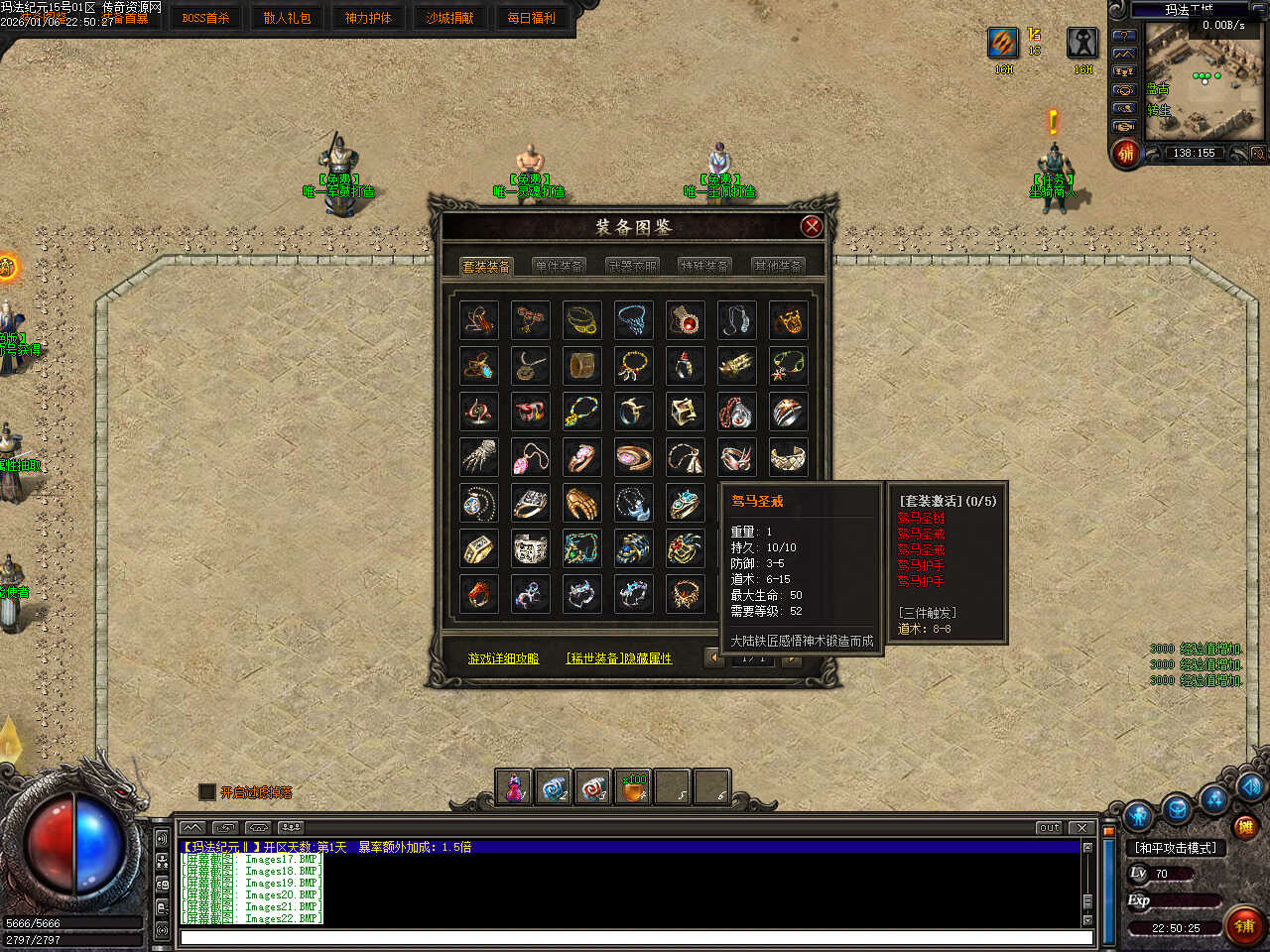Open the 散人礼包 gift pack menu
Image resolution: width=1270 pixels, height=952 pixels.
[287, 18]
